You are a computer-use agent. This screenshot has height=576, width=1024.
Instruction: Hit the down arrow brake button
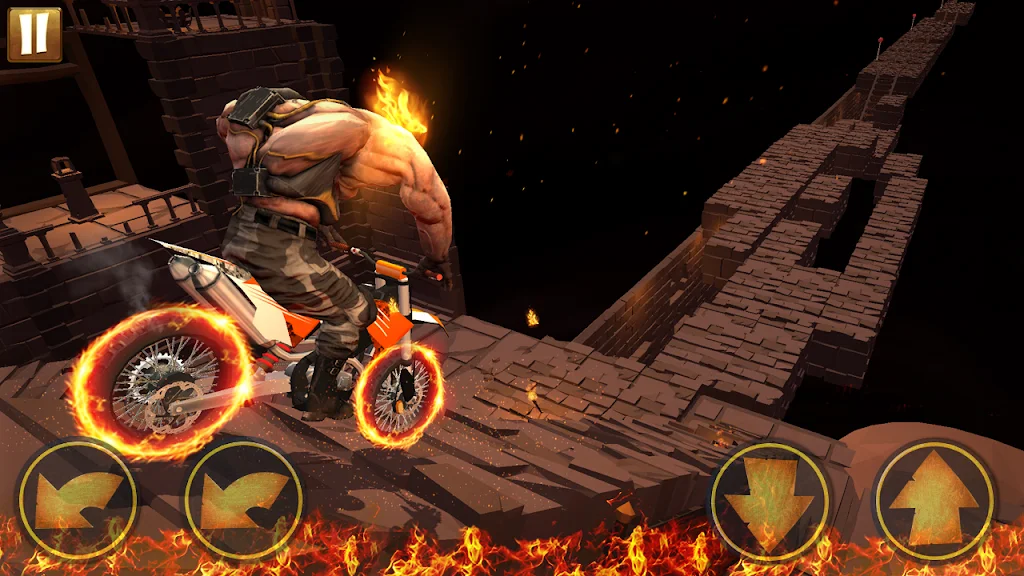770,500
